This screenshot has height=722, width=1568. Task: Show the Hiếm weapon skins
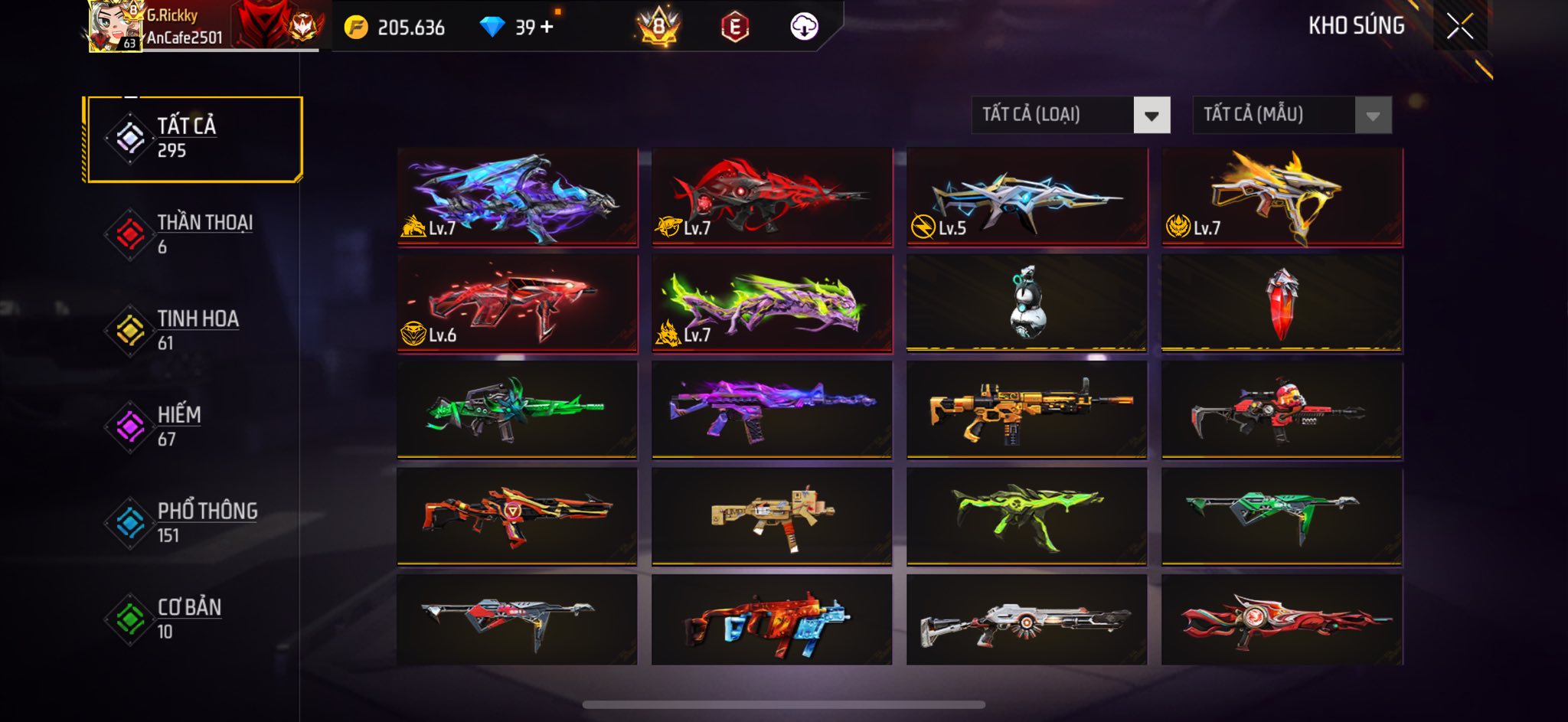point(194,427)
